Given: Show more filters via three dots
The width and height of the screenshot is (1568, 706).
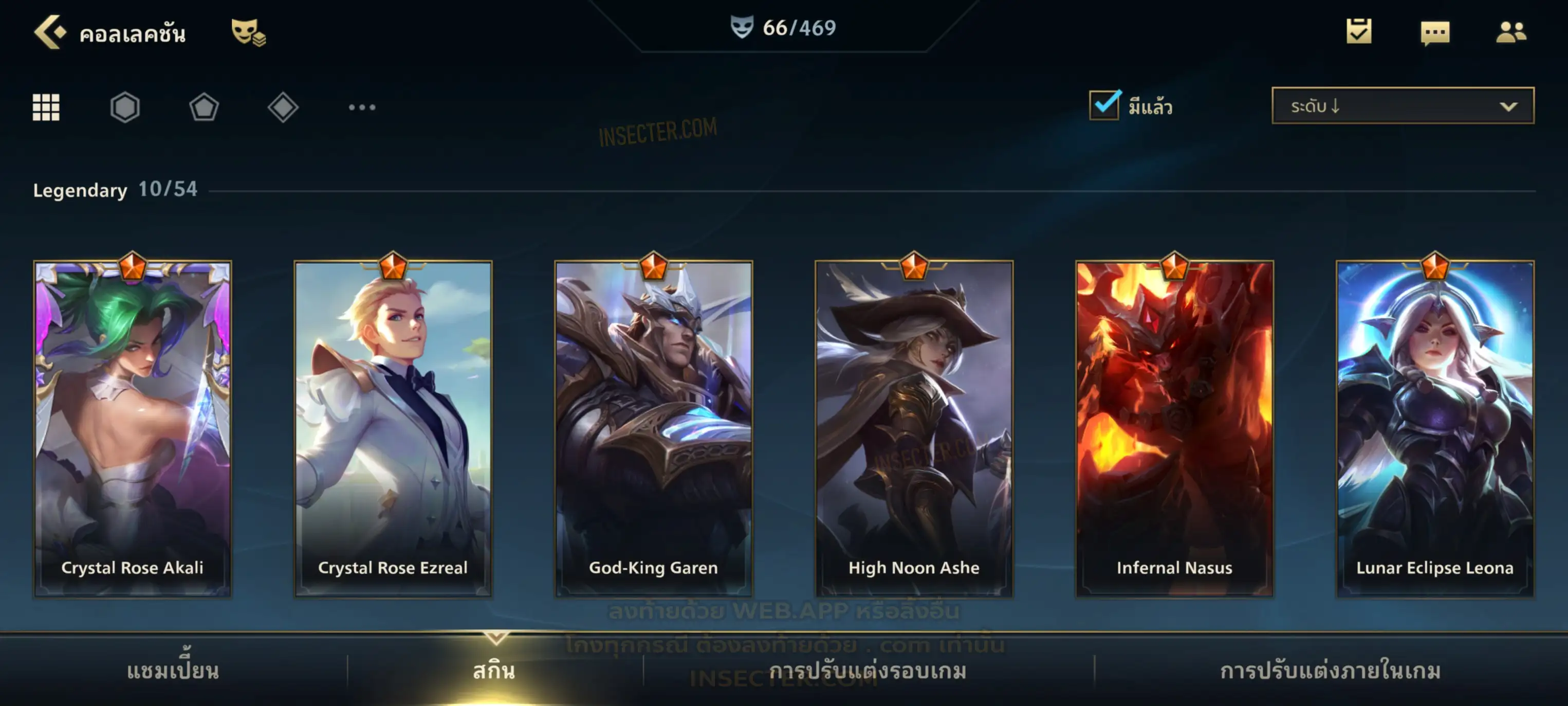Looking at the screenshot, I should click(362, 107).
